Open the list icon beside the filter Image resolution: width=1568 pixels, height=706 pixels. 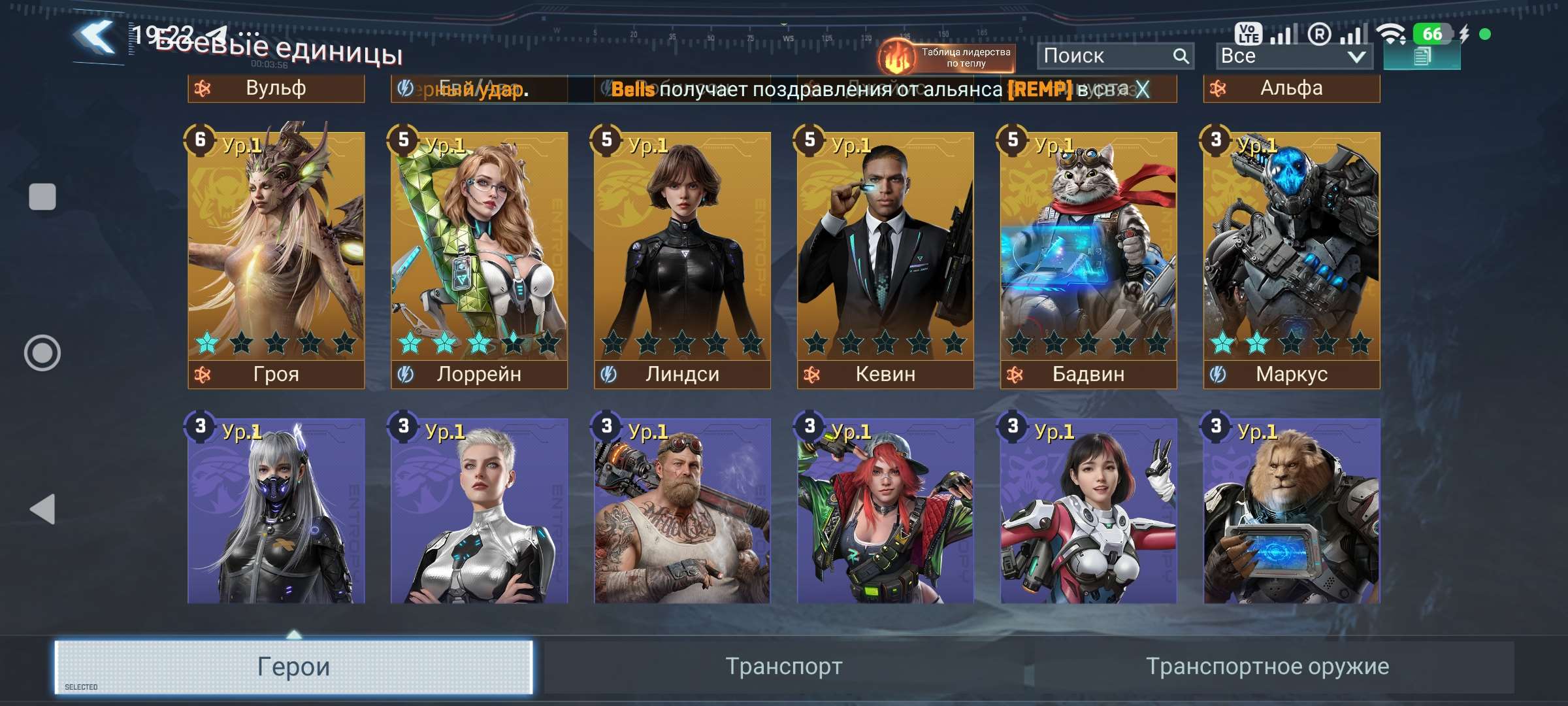tap(1422, 58)
